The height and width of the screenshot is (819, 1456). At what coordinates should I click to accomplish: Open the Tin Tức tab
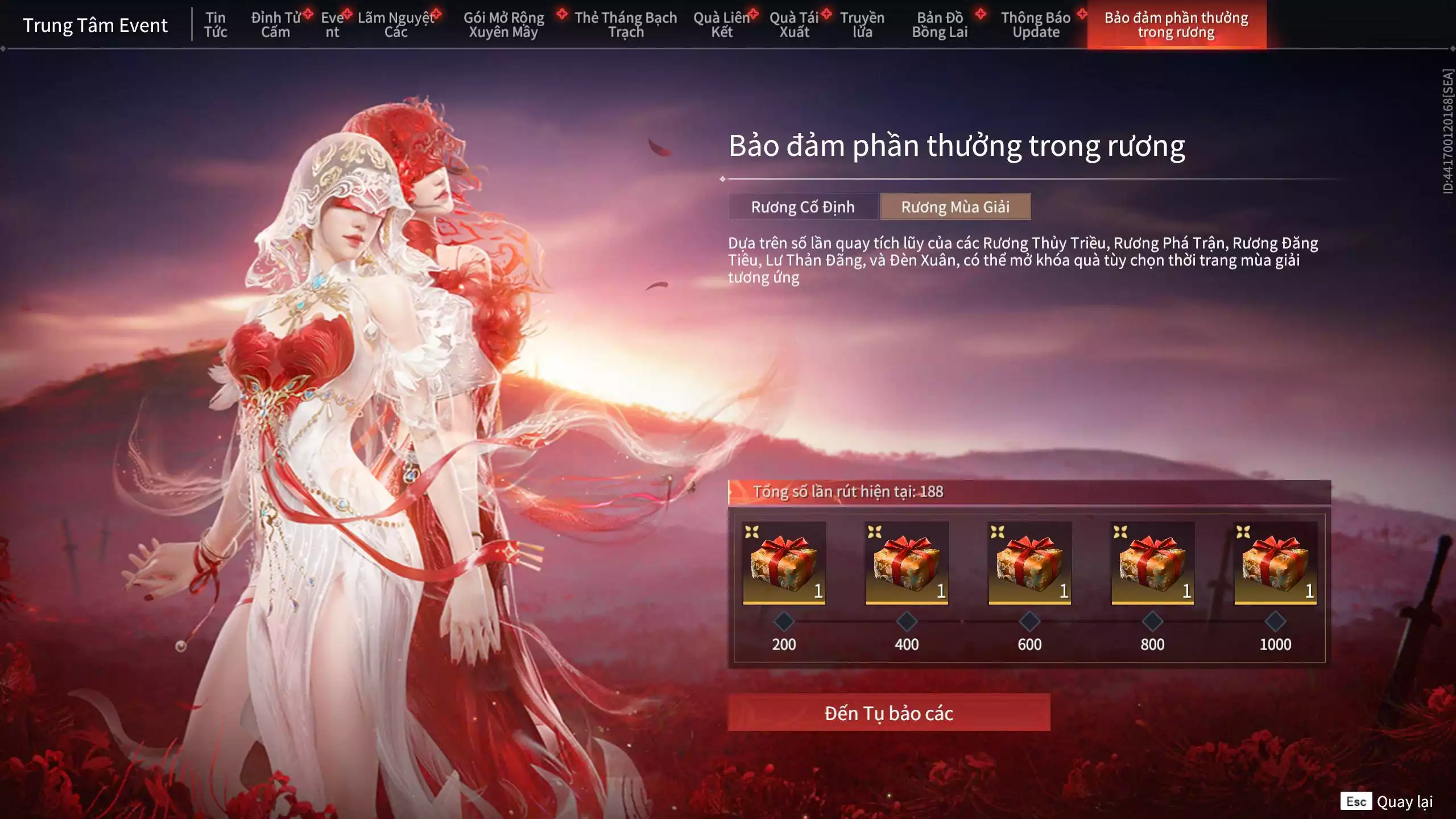216,25
